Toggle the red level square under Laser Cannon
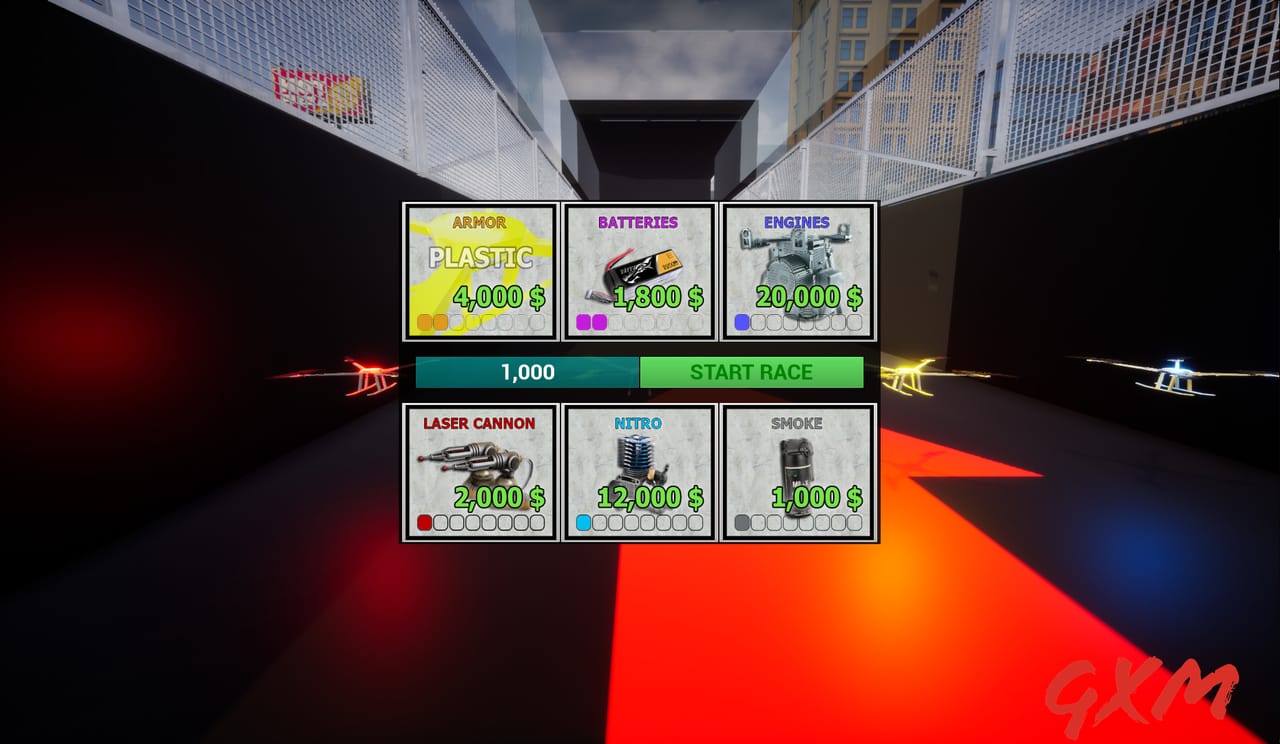1280x744 pixels. coord(423,521)
